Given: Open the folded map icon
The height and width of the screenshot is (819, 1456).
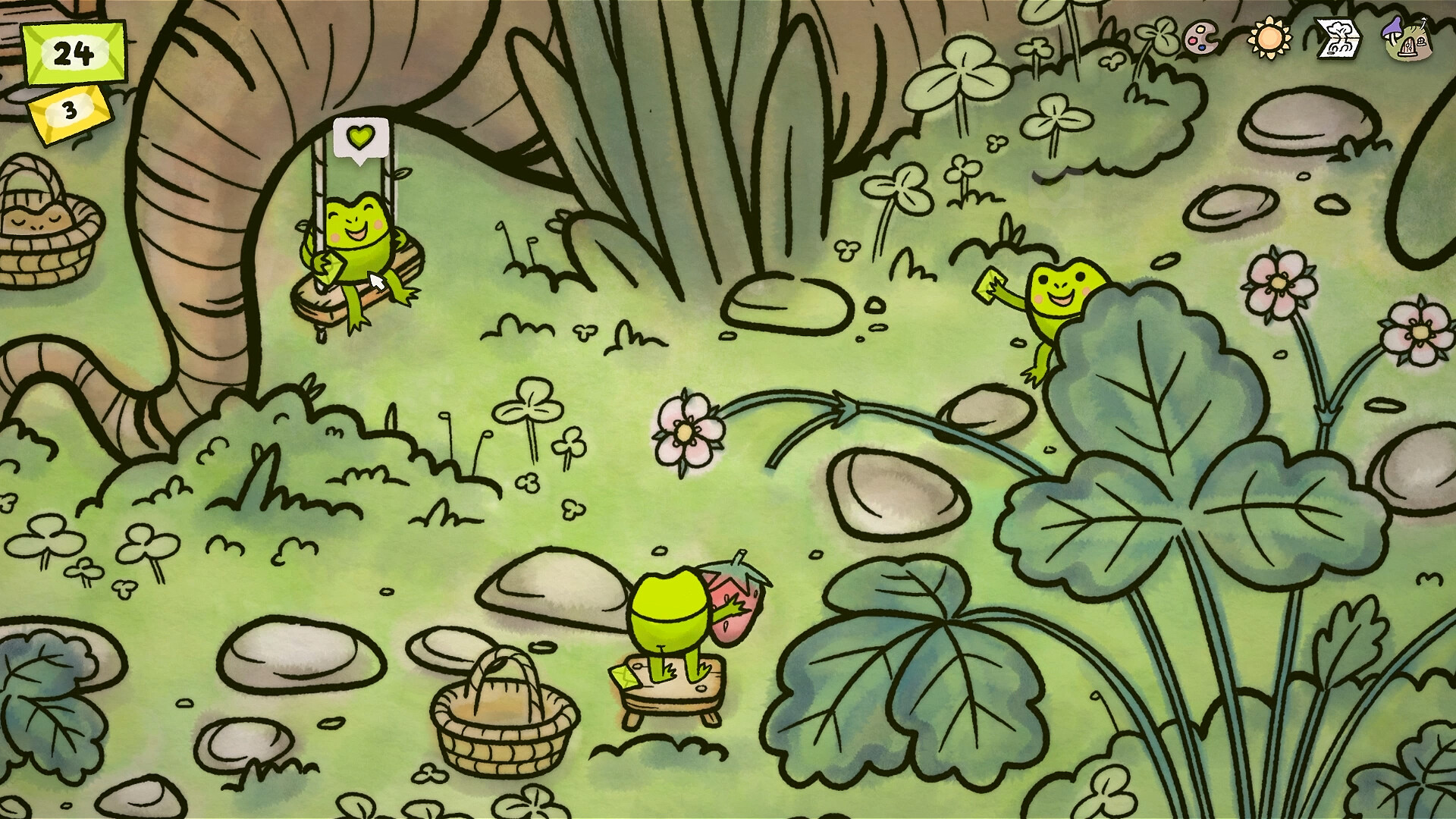Looking at the screenshot, I should tap(1337, 36).
